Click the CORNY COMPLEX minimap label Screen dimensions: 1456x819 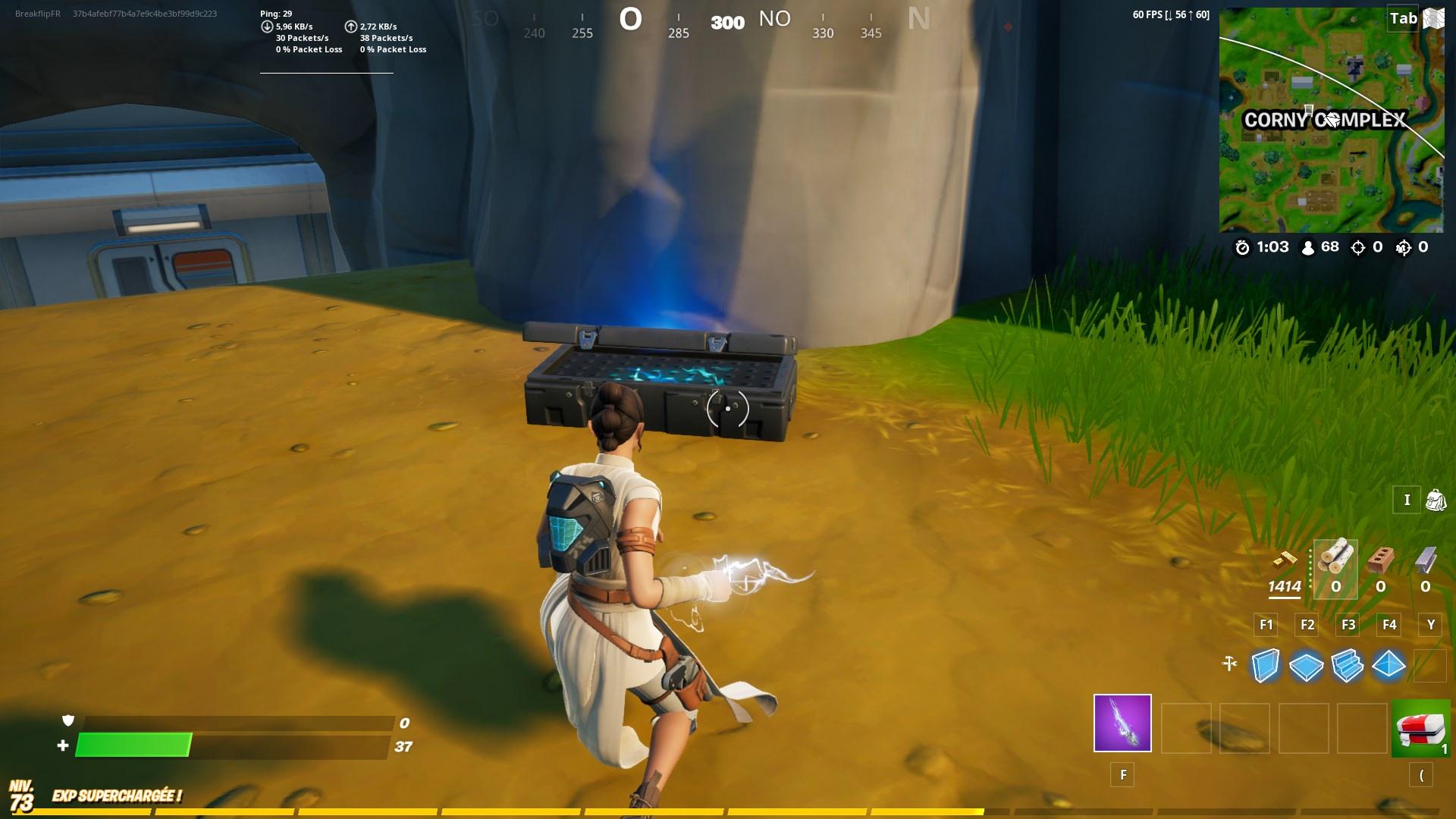pos(1326,118)
